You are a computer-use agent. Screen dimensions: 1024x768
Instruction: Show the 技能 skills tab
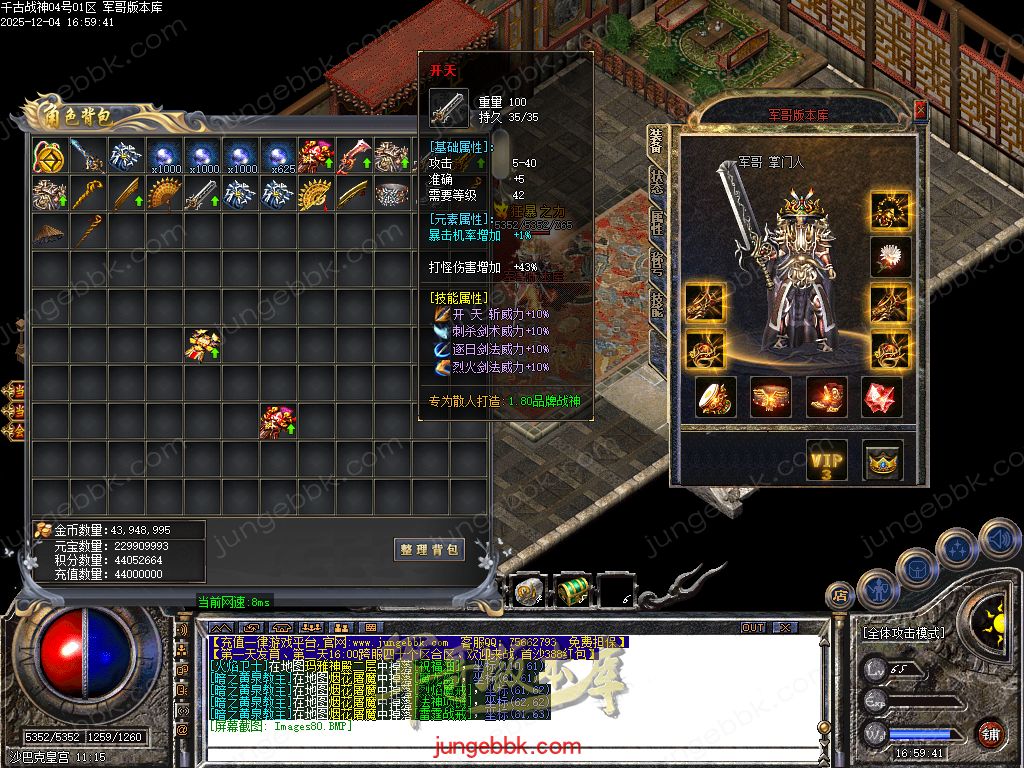657,301
